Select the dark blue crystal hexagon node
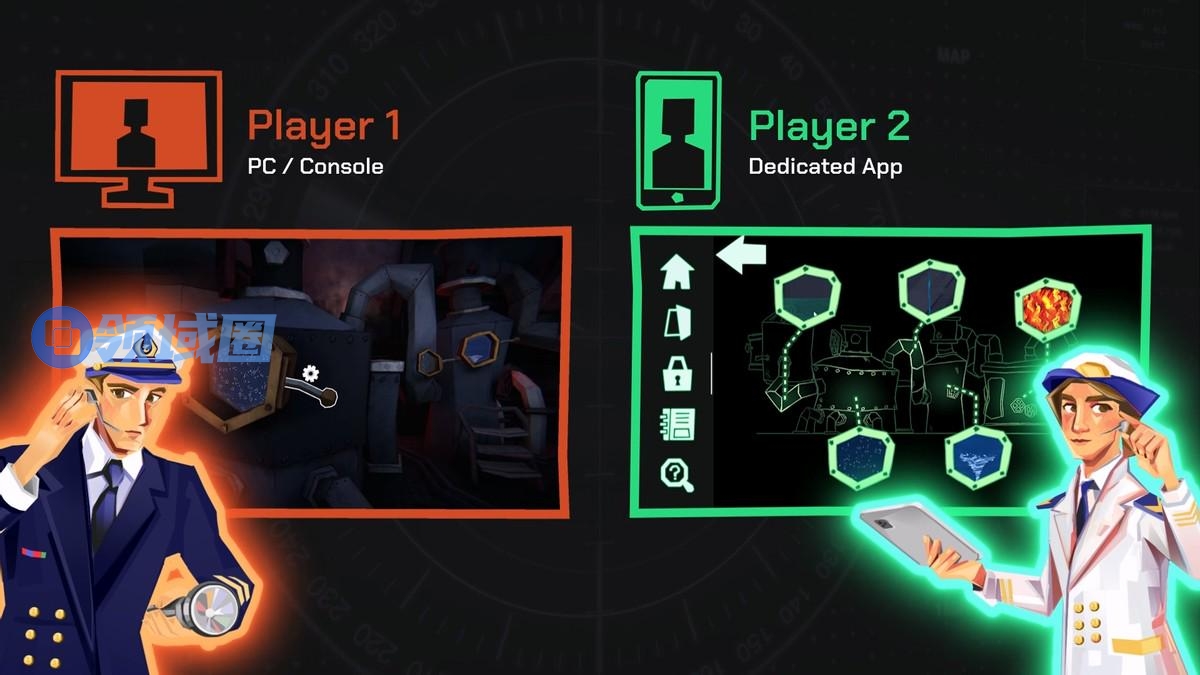Image resolution: width=1200 pixels, height=675 pixels. coord(931,288)
